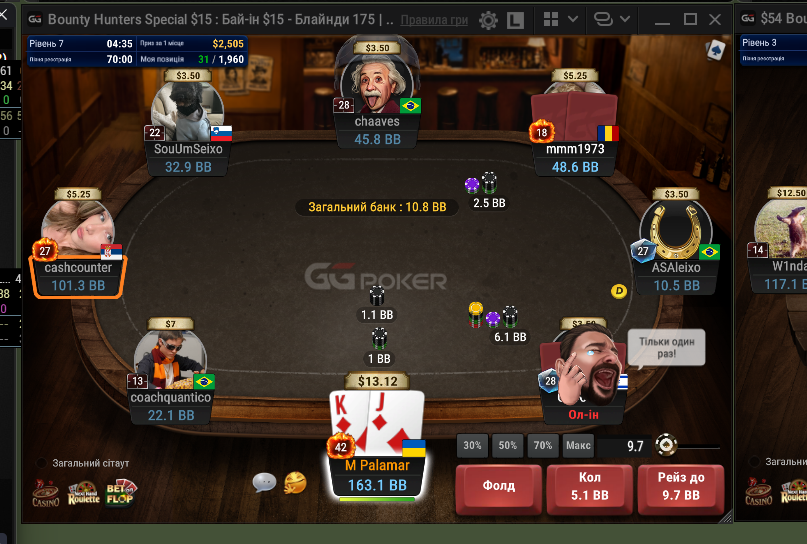Pick the Макс bet size
The image size is (807, 544).
tap(578, 446)
